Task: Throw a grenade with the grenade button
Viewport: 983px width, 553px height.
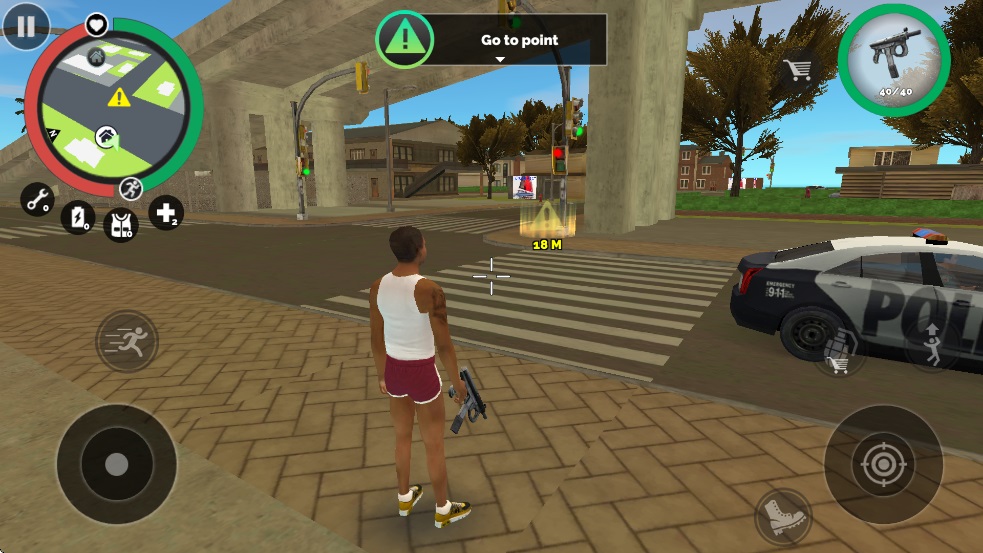Action: click(839, 350)
